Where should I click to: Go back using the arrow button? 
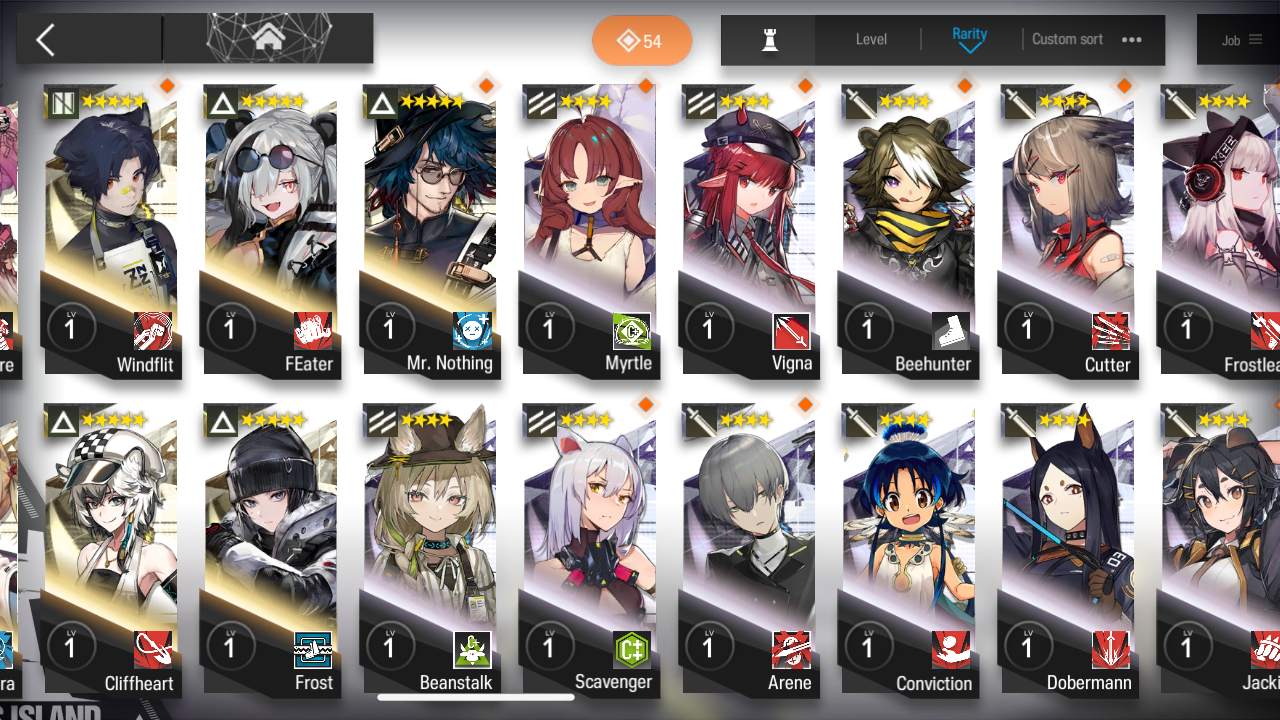tap(46, 40)
